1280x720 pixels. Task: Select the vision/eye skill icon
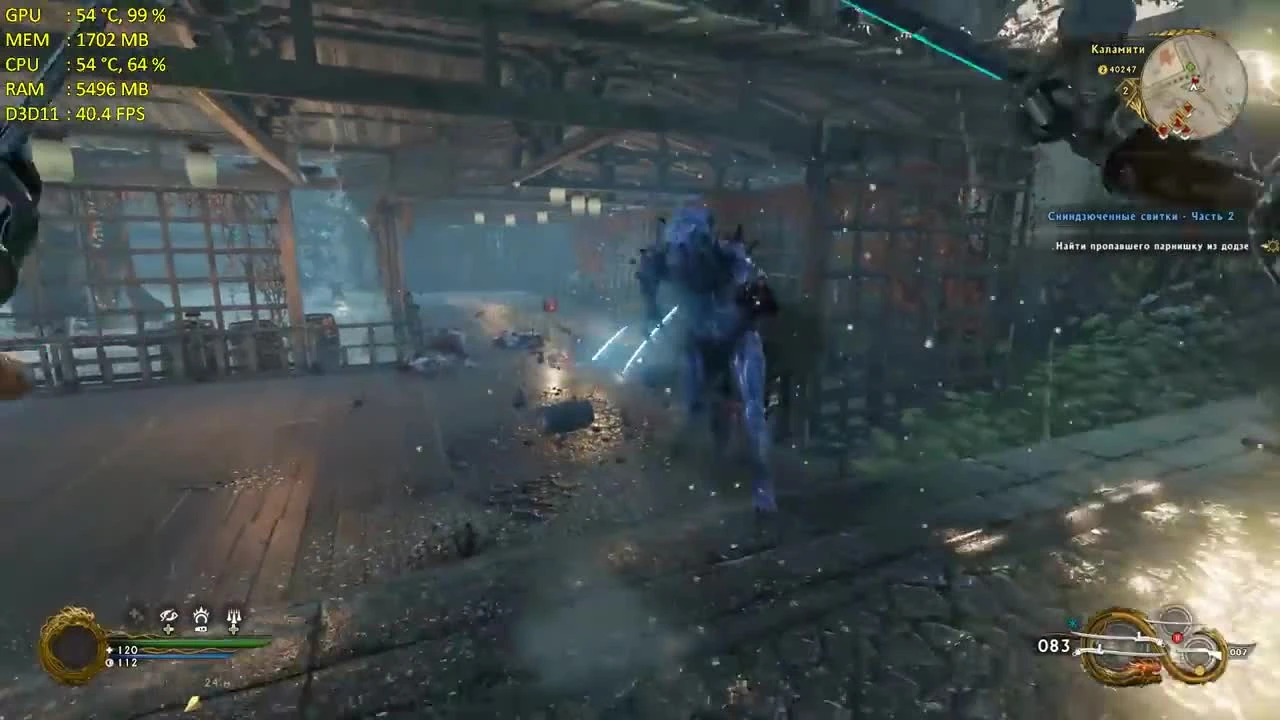[168, 615]
